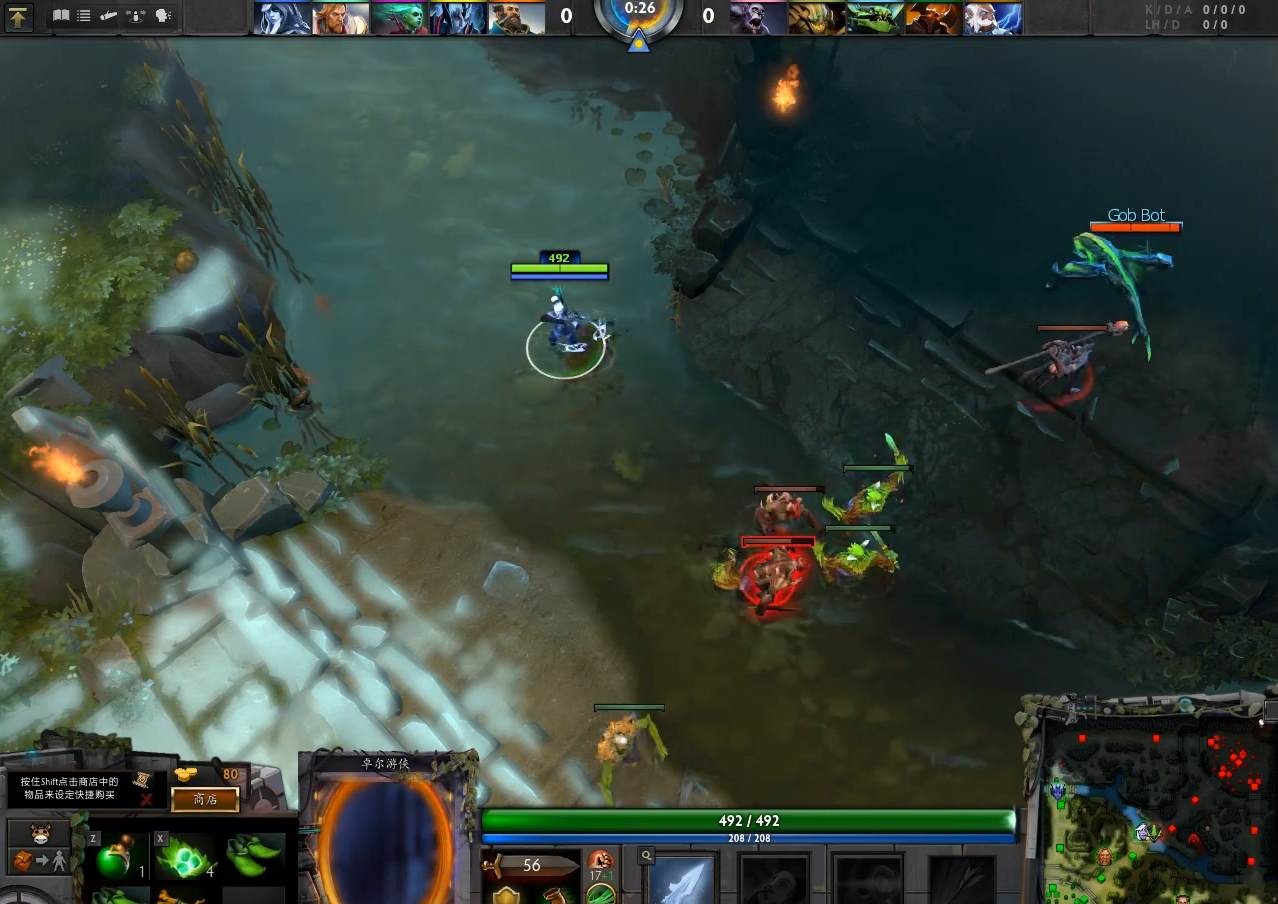Select Kunkka portrait in top bar

click(517, 18)
